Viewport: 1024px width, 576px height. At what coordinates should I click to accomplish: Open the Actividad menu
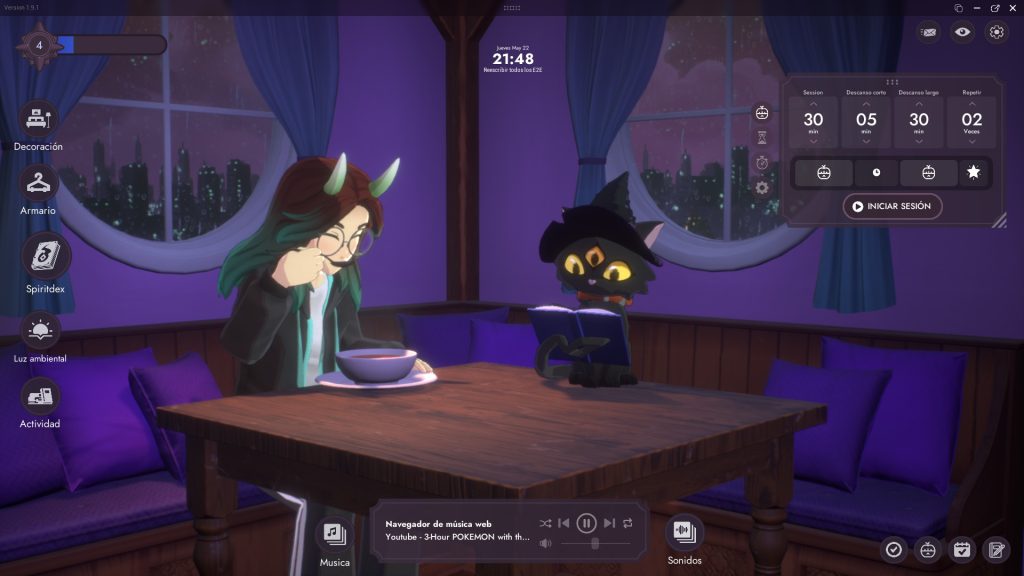(40, 397)
